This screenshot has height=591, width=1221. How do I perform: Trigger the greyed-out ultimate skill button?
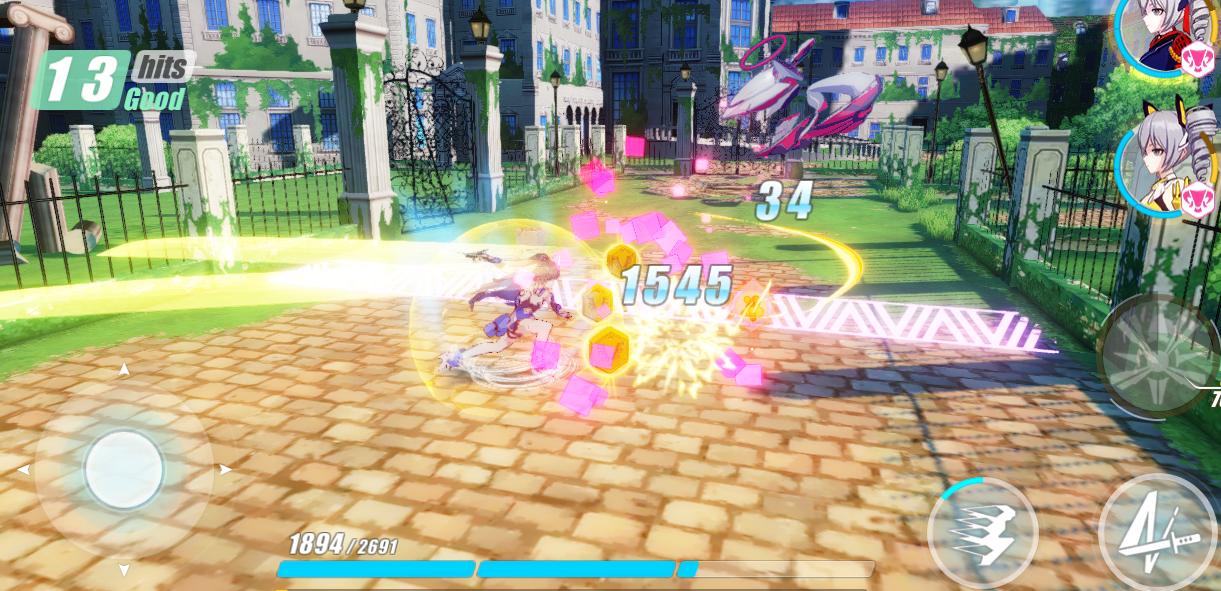(1158, 356)
